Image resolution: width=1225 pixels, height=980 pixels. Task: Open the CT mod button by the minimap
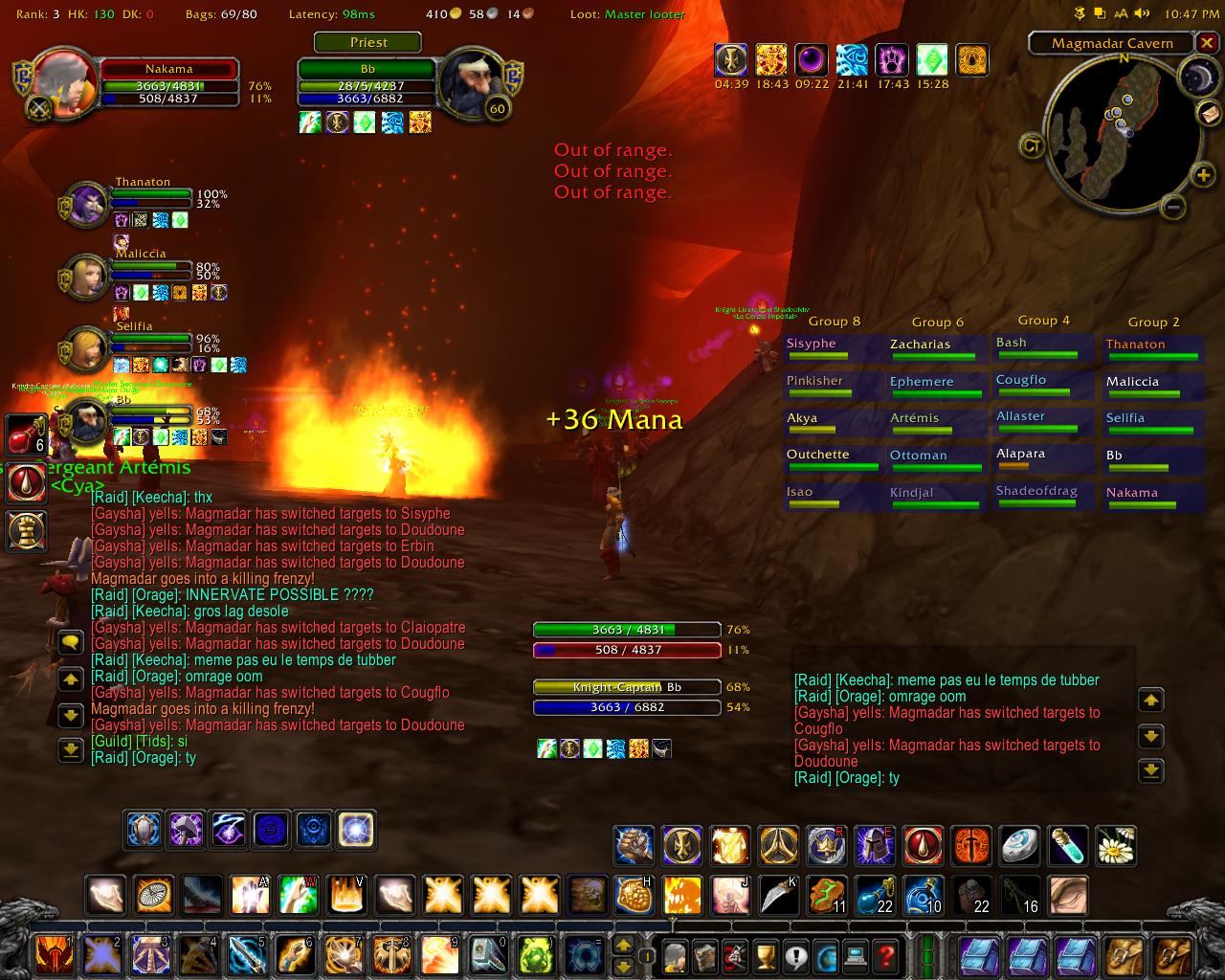[1033, 145]
